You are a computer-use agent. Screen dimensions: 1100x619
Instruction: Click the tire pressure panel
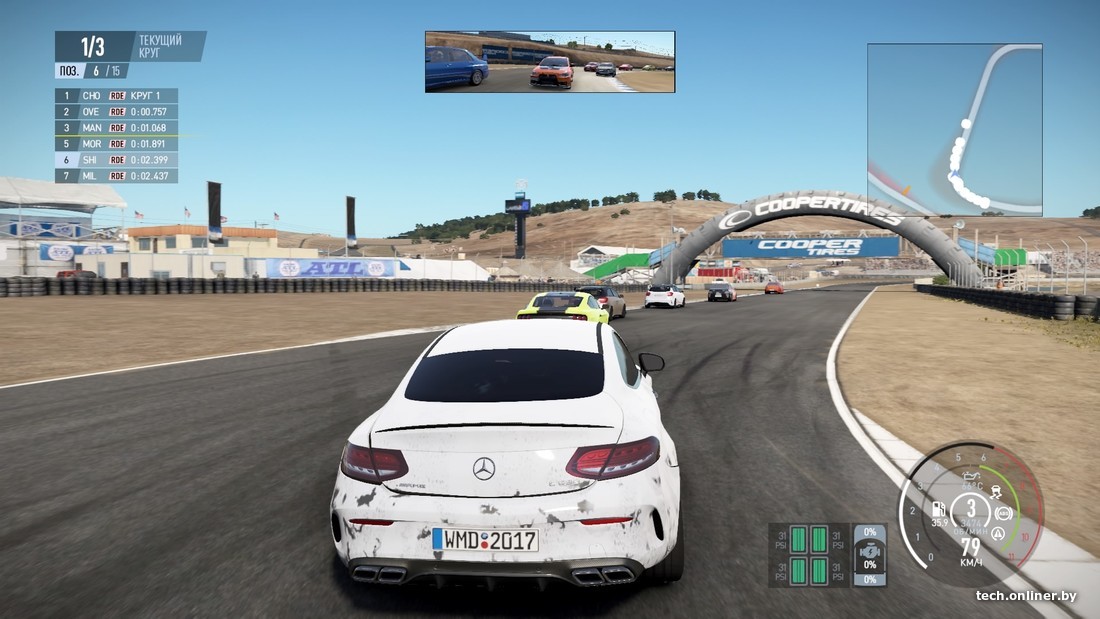809,555
